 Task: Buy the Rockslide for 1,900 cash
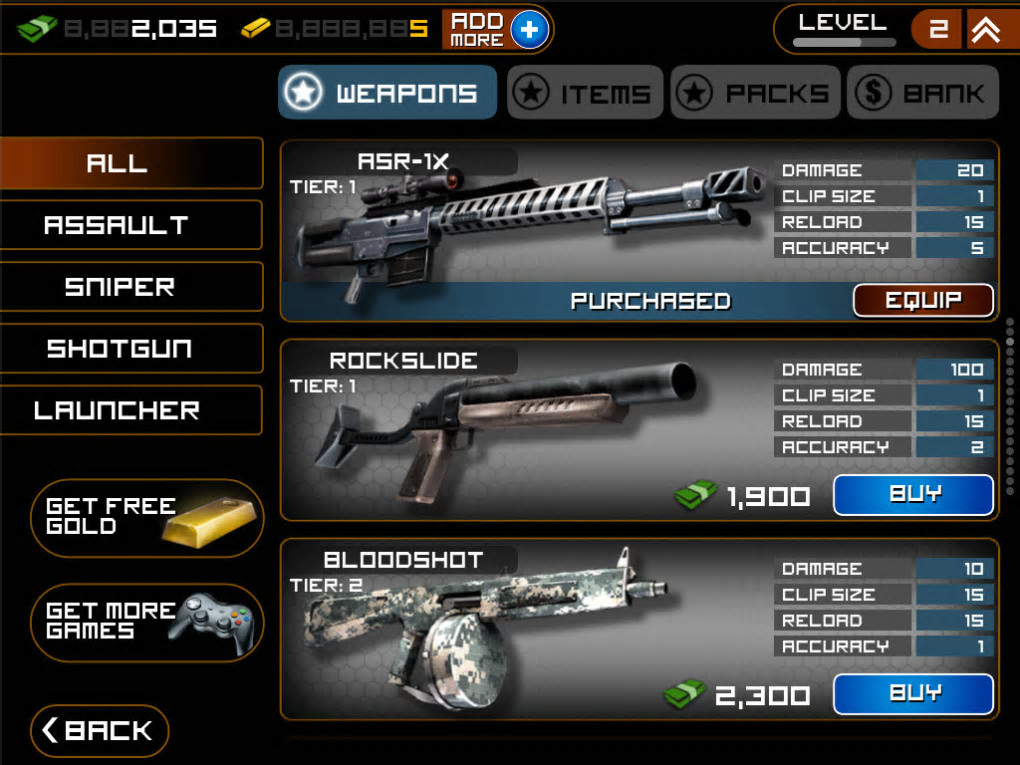point(913,495)
